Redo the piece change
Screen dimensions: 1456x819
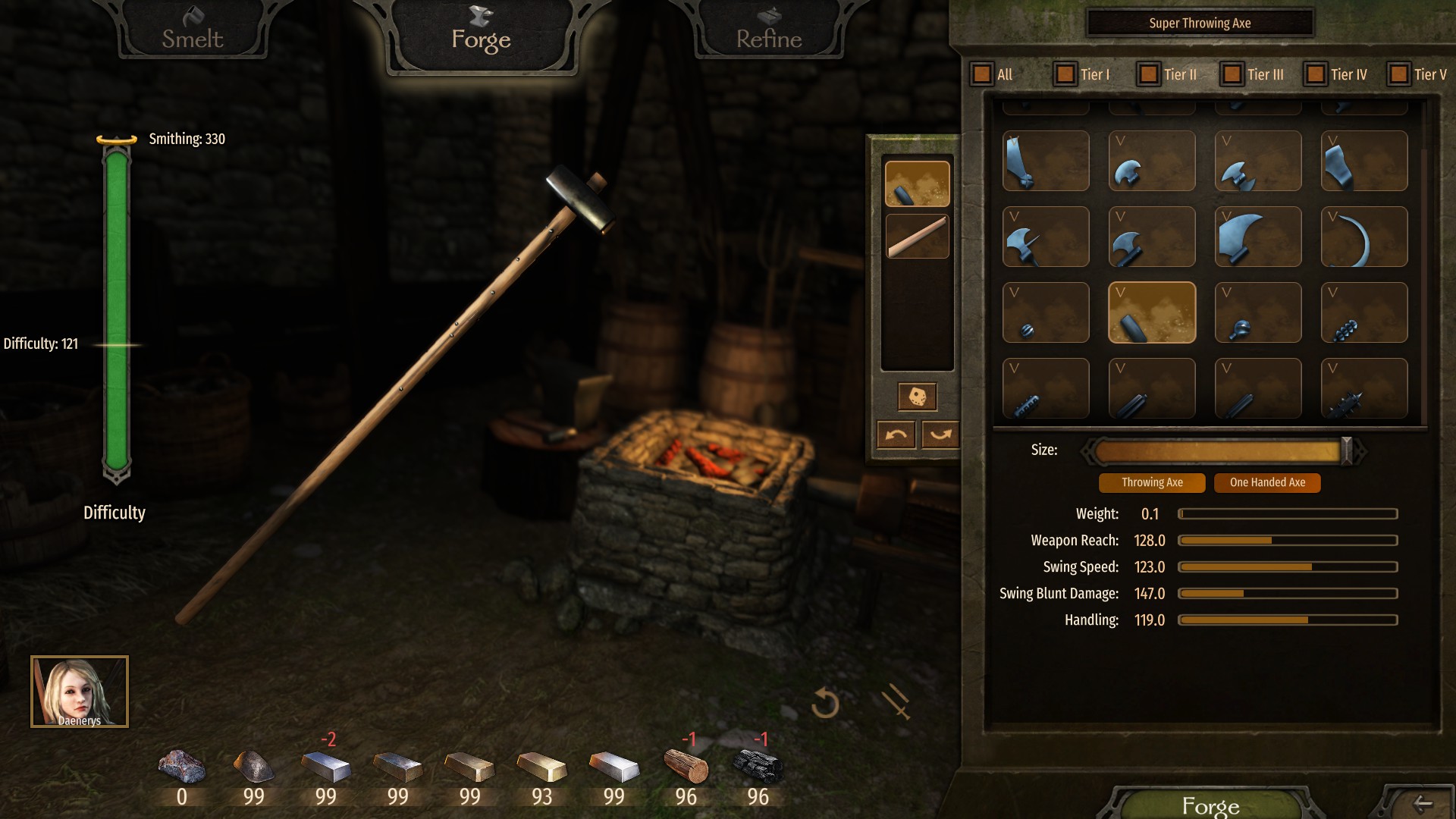click(x=940, y=435)
